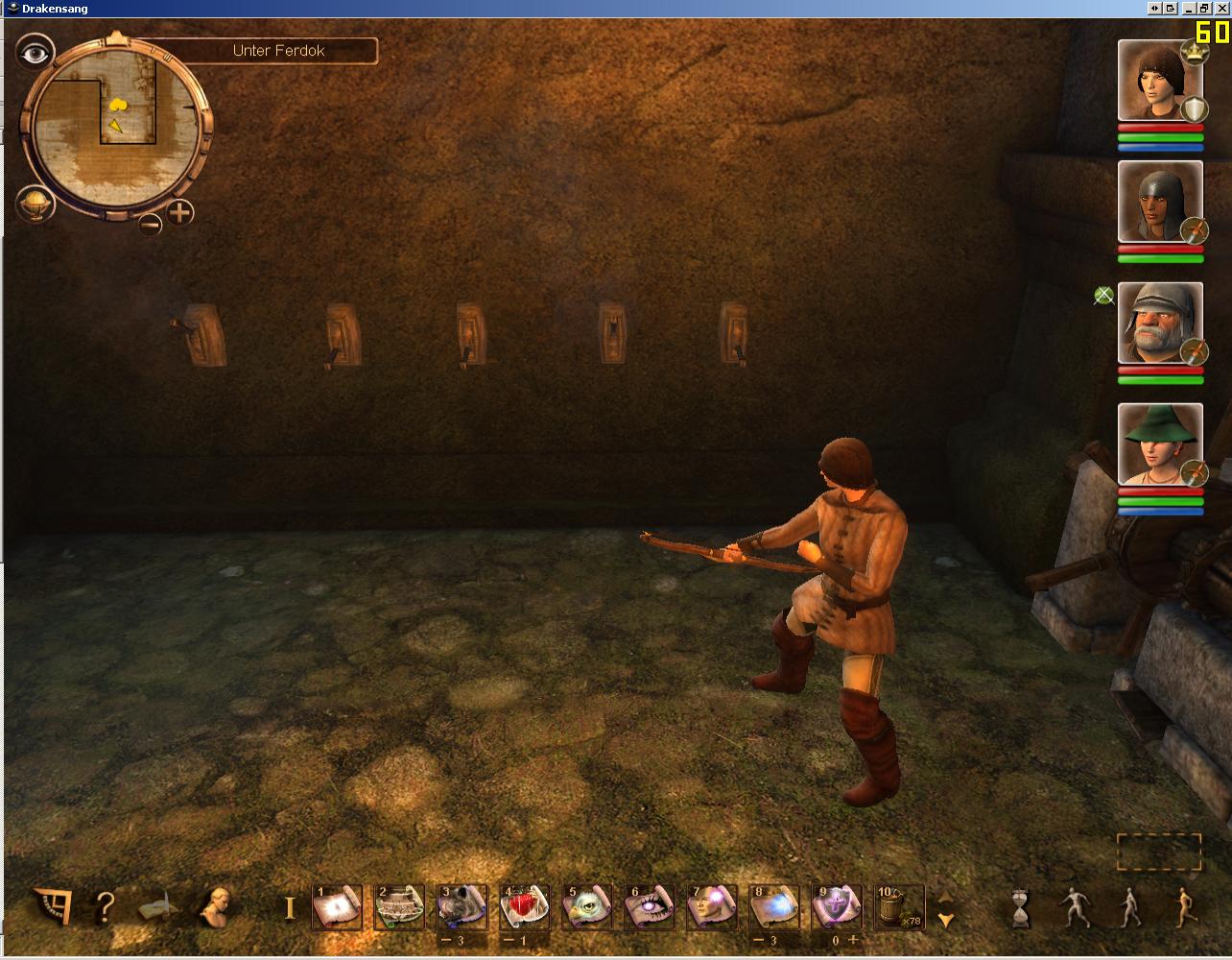Zoom in the minimap with plus button
This screenshot has width=1232, height=960.
click(x=180, y=211)
